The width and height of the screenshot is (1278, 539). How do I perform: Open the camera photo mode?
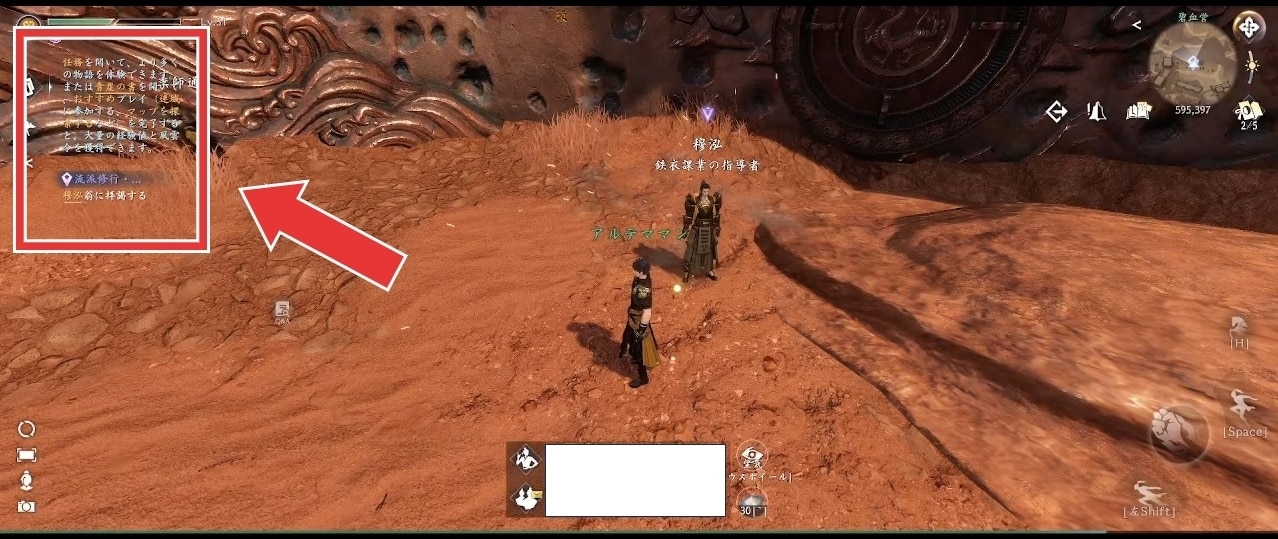(27, 507)
